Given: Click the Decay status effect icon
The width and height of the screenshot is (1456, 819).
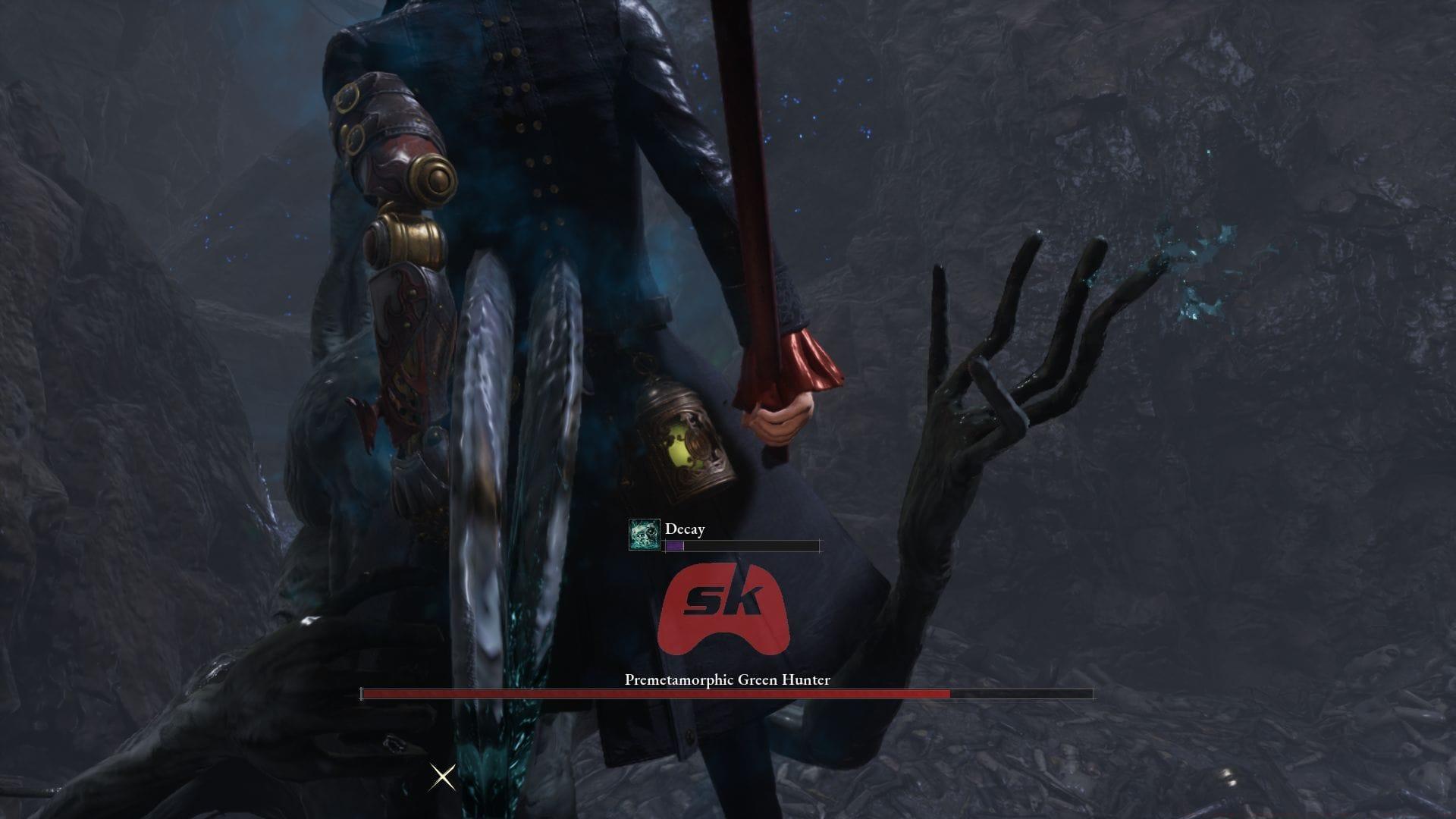Looking at the screenshot, I should point(644,535).
